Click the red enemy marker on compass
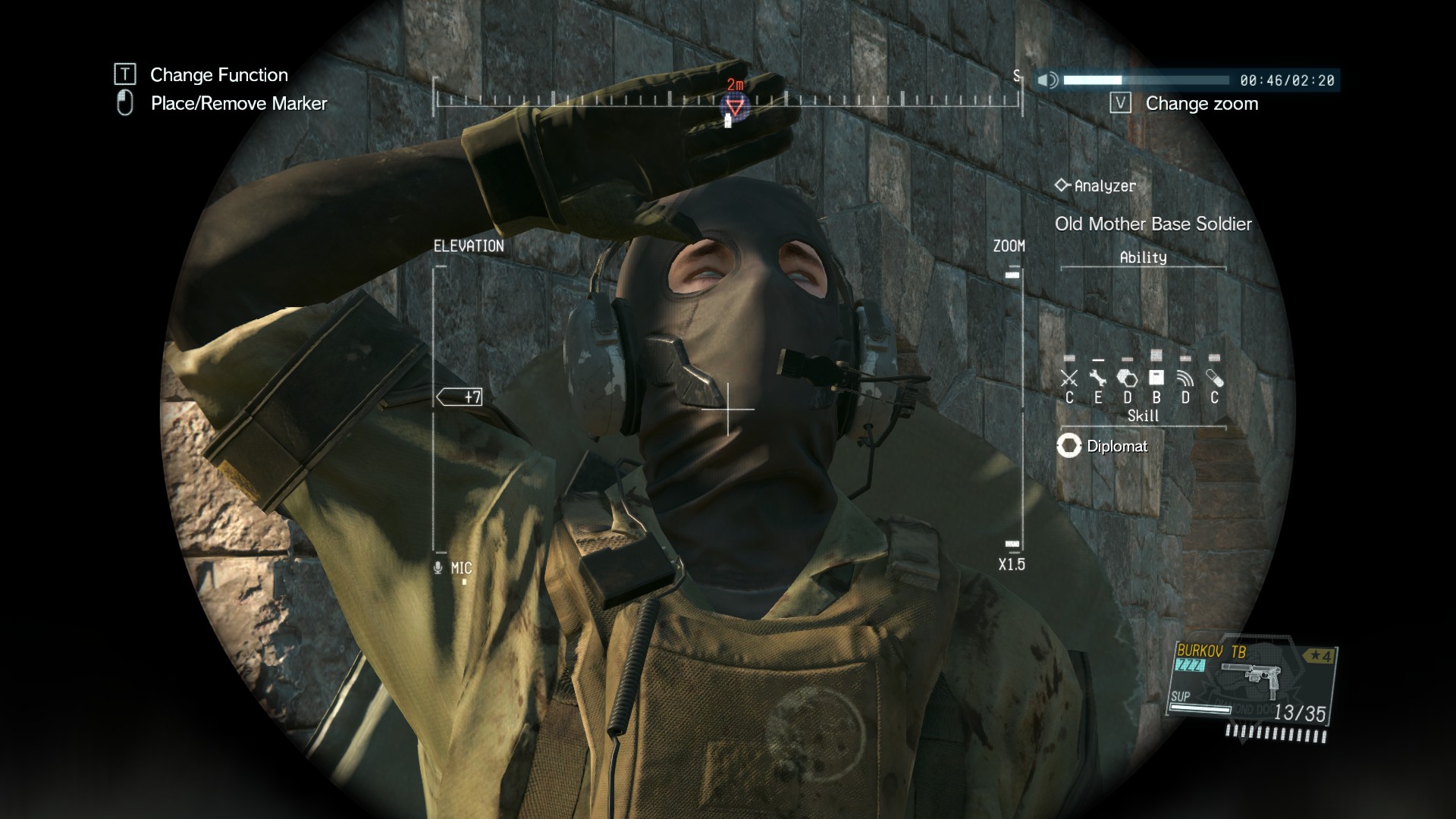This screenshot has width=1456, height=819. 735,105
